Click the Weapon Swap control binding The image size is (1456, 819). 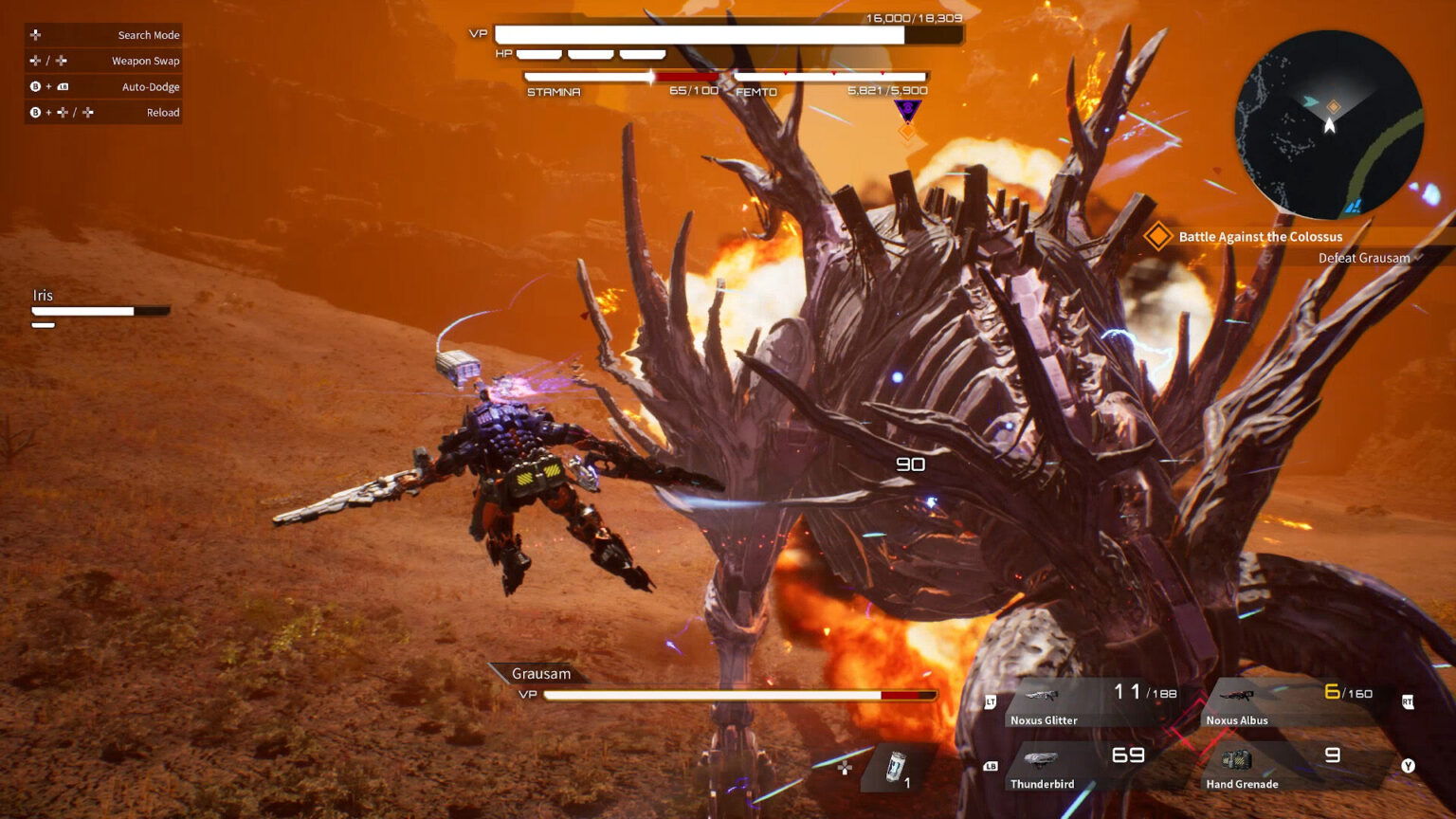pyautogui.click(x=144, y=60)
